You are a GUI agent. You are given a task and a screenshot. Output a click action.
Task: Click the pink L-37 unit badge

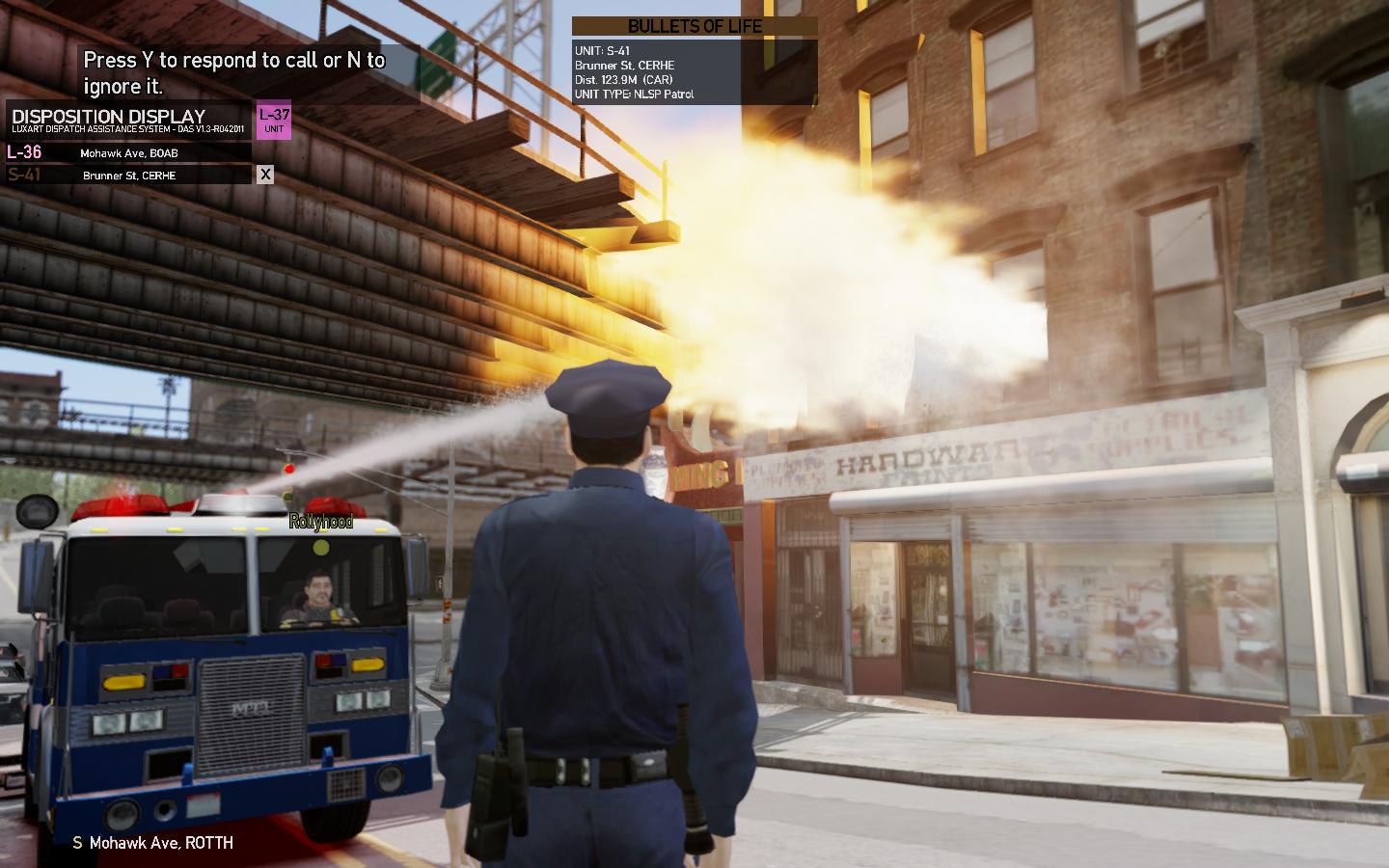tap(274, 122)
